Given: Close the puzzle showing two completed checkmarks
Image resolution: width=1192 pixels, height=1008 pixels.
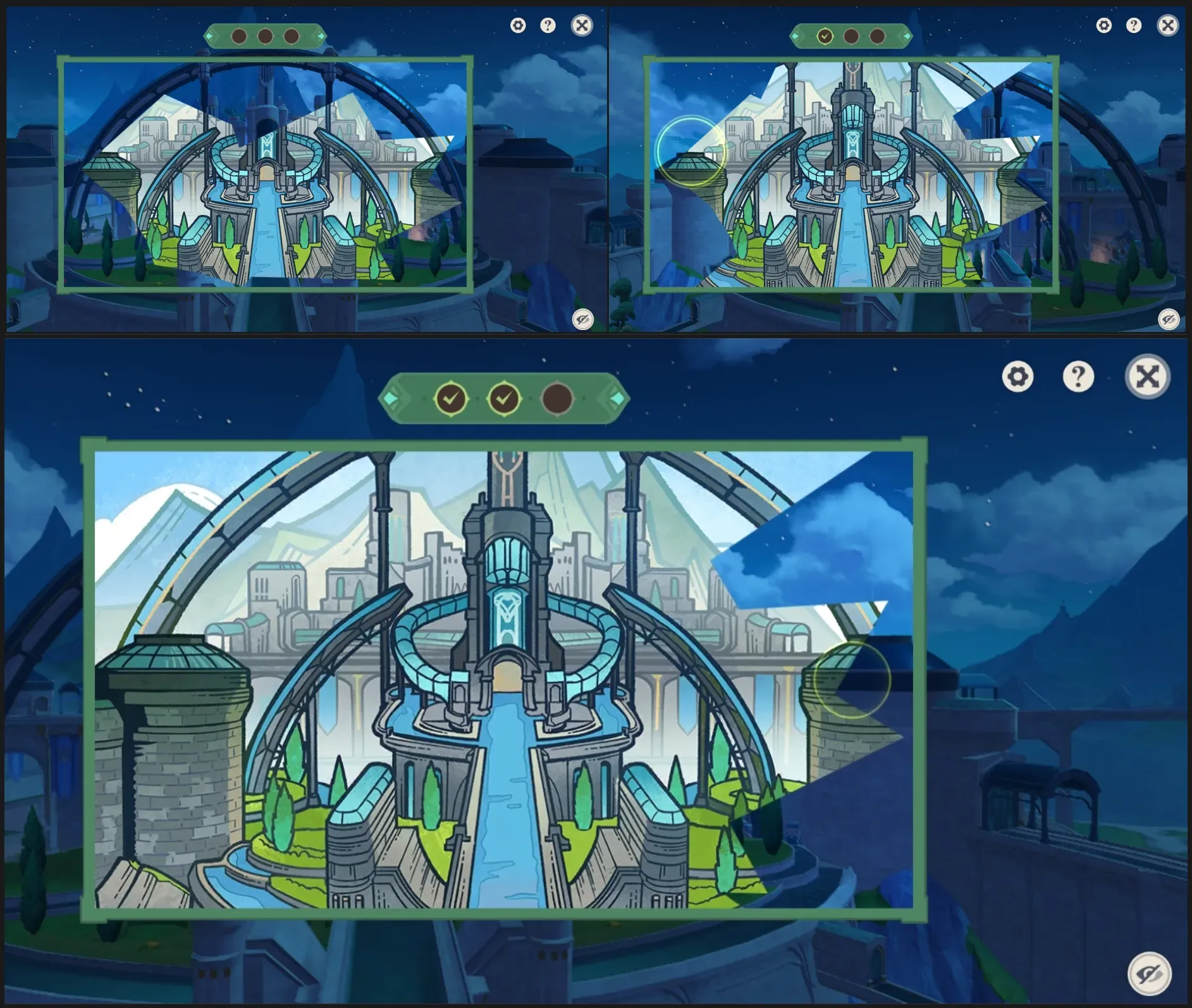Looking at the screenshot, I should pyautogui.click(x=1147, y=377).
